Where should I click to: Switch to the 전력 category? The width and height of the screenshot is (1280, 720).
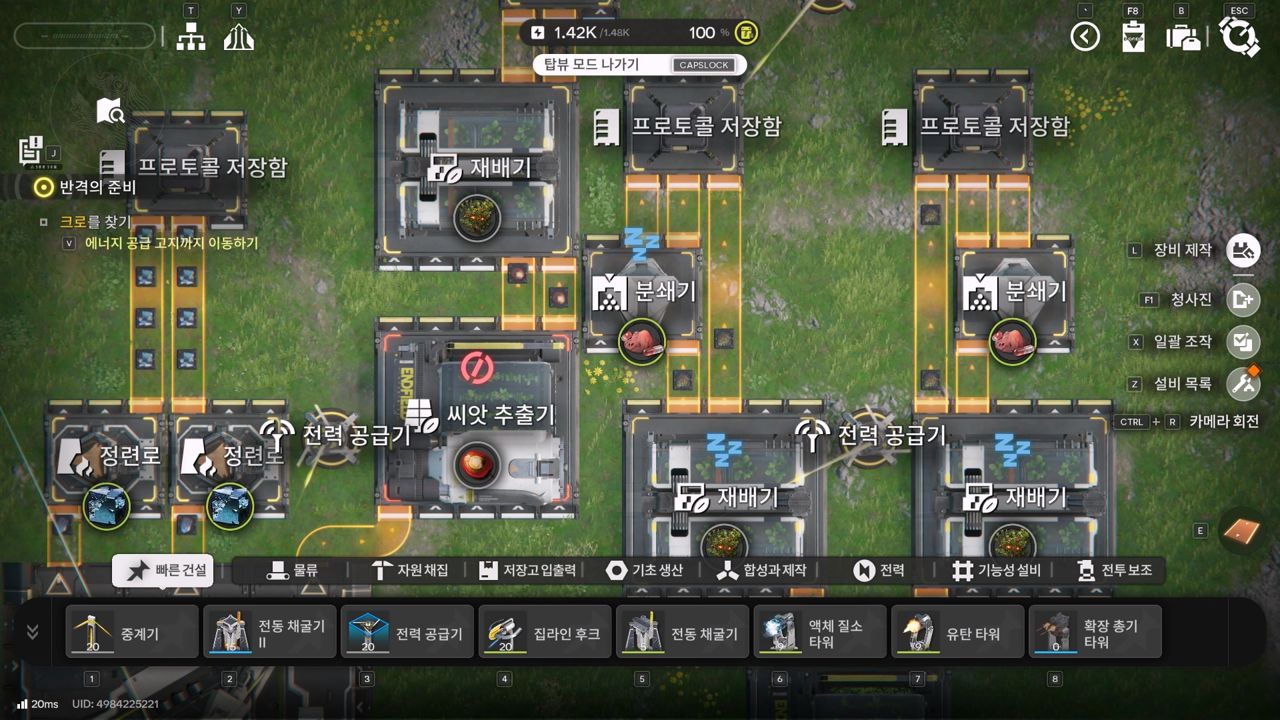pyautogui.click(x=879, y=570)
